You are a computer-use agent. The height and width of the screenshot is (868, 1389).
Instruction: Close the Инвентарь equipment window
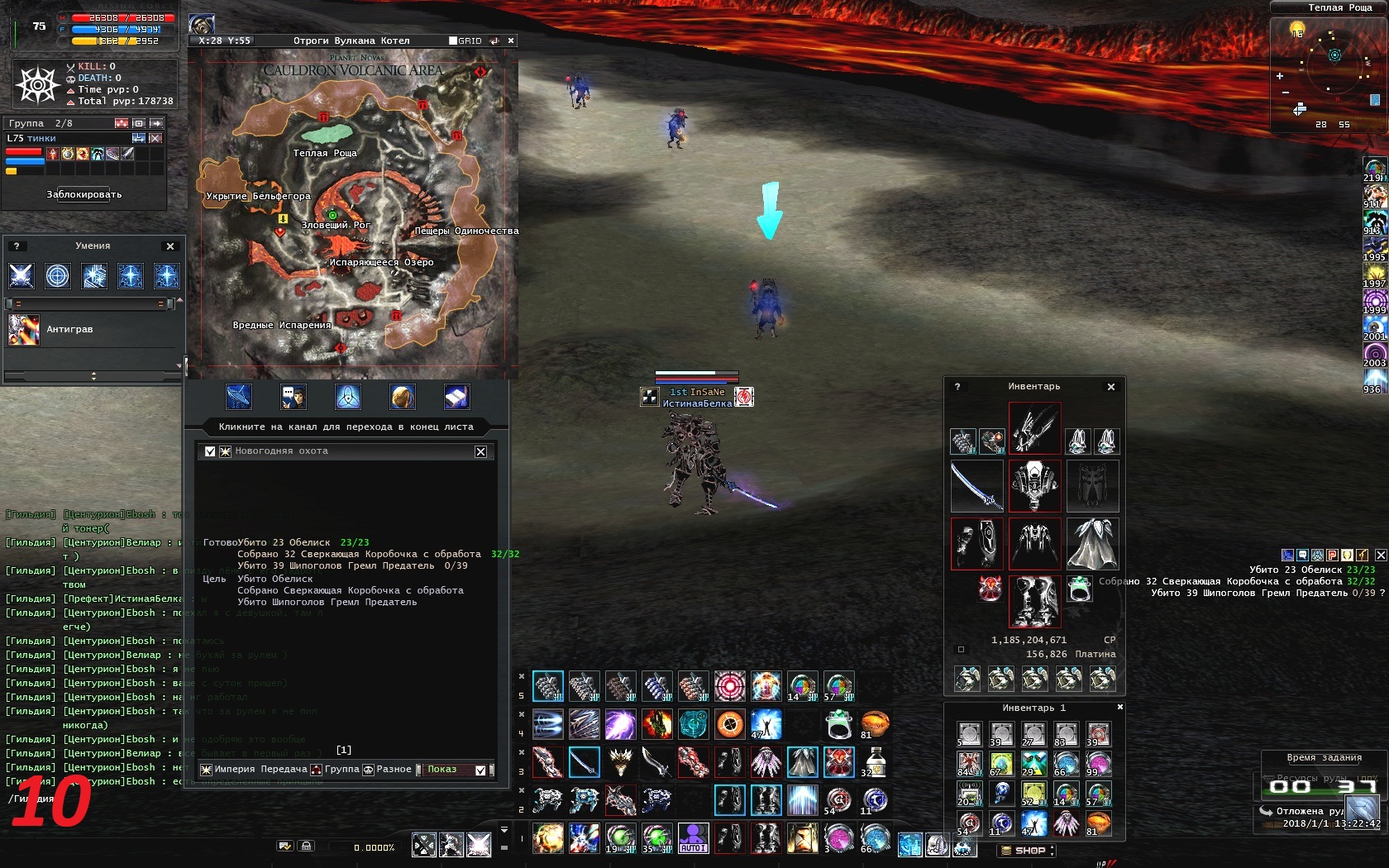click(1111, 387)
